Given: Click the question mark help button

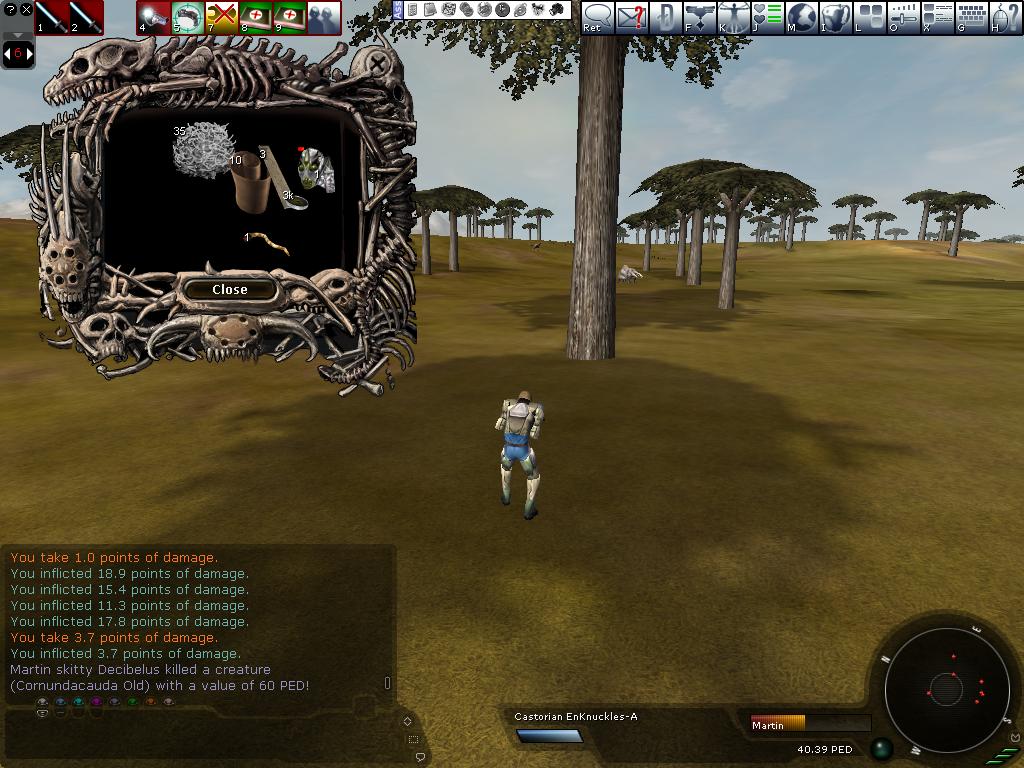Looking at the screenshot, I should coord(9,9).
